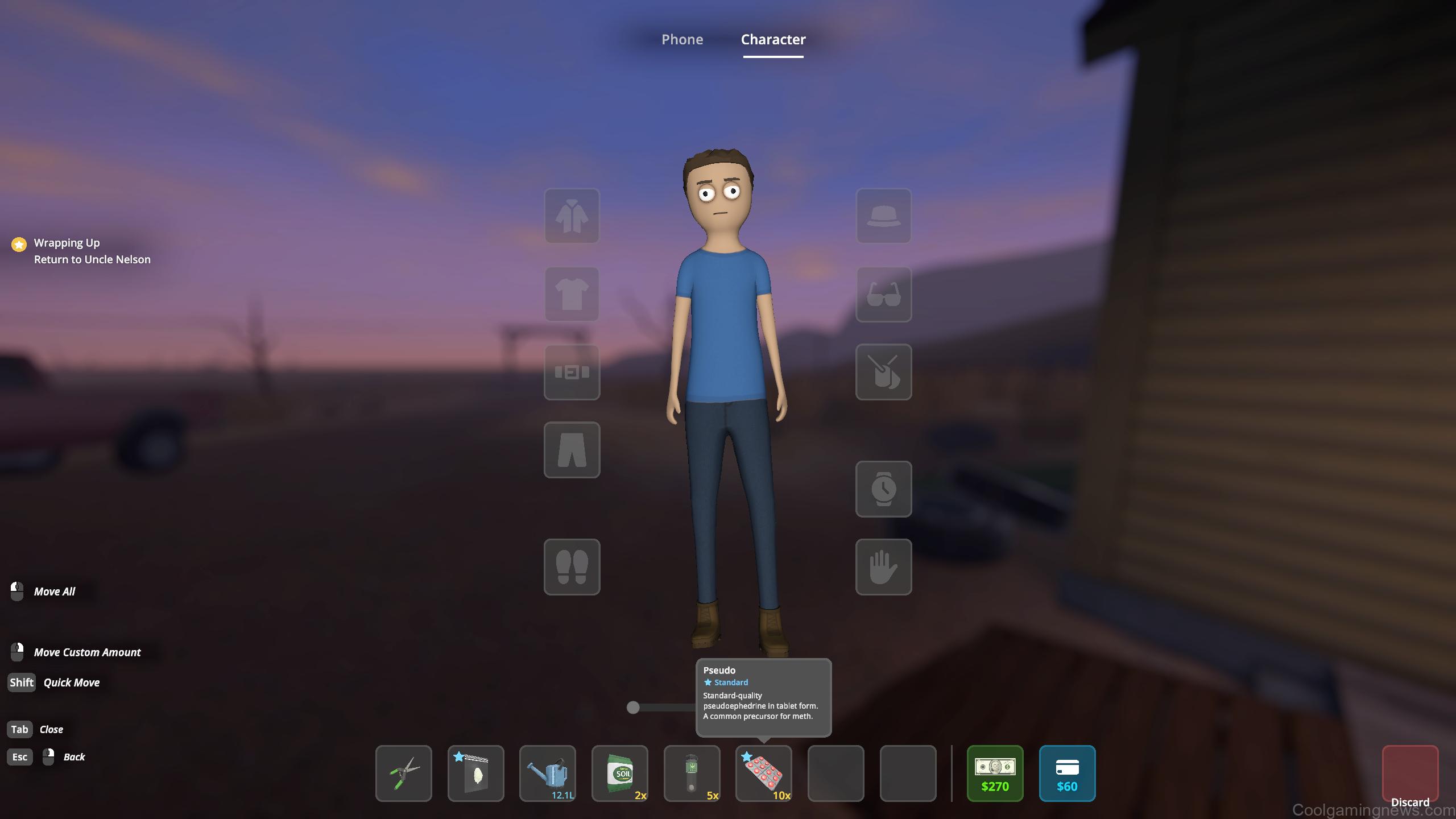The height and width of the screenshot is (819, 1456).
Task: Select the $60 credit card
Action: coord(1068,773)
